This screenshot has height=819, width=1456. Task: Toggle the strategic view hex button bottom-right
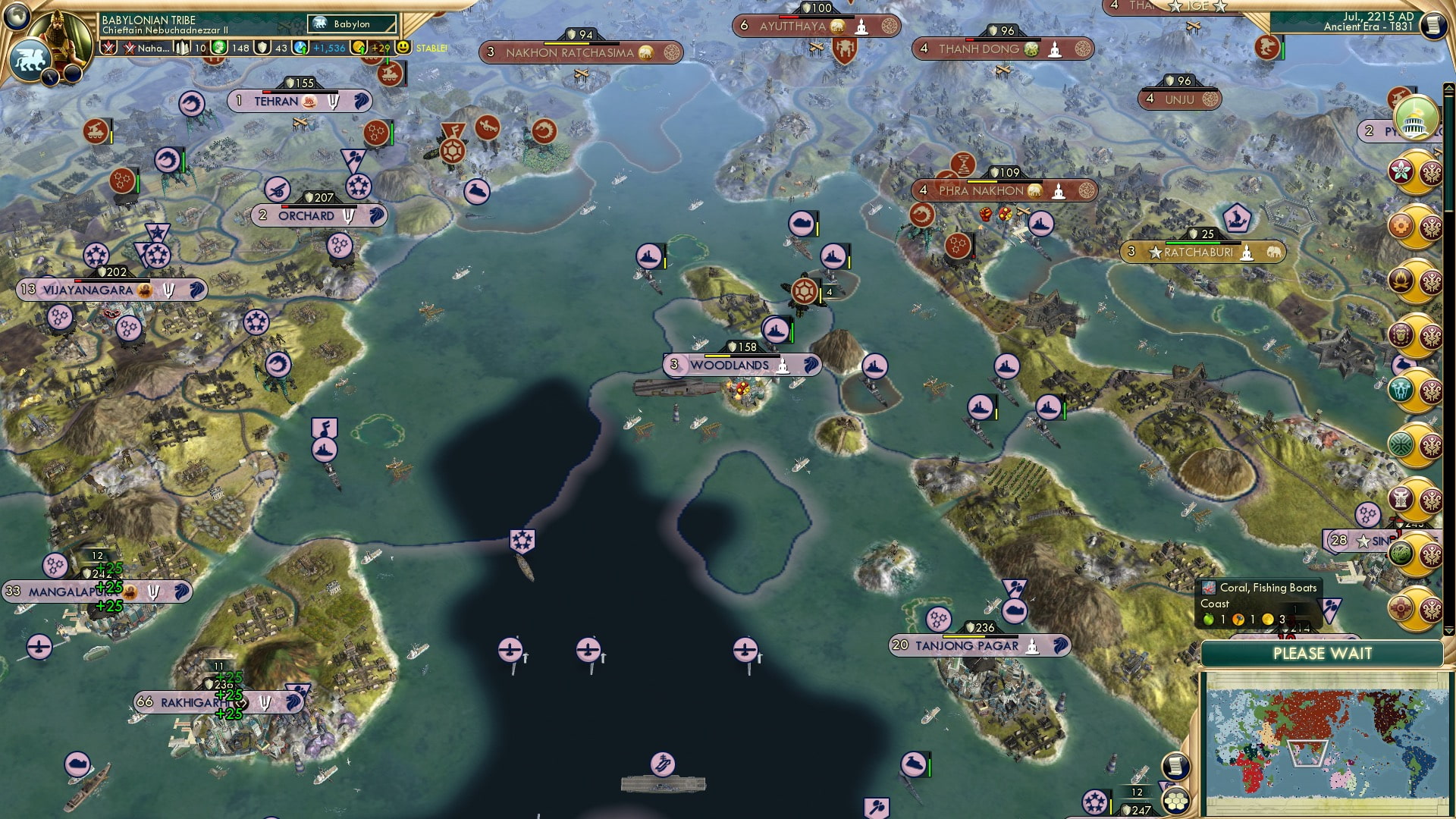coord(1176,802)
